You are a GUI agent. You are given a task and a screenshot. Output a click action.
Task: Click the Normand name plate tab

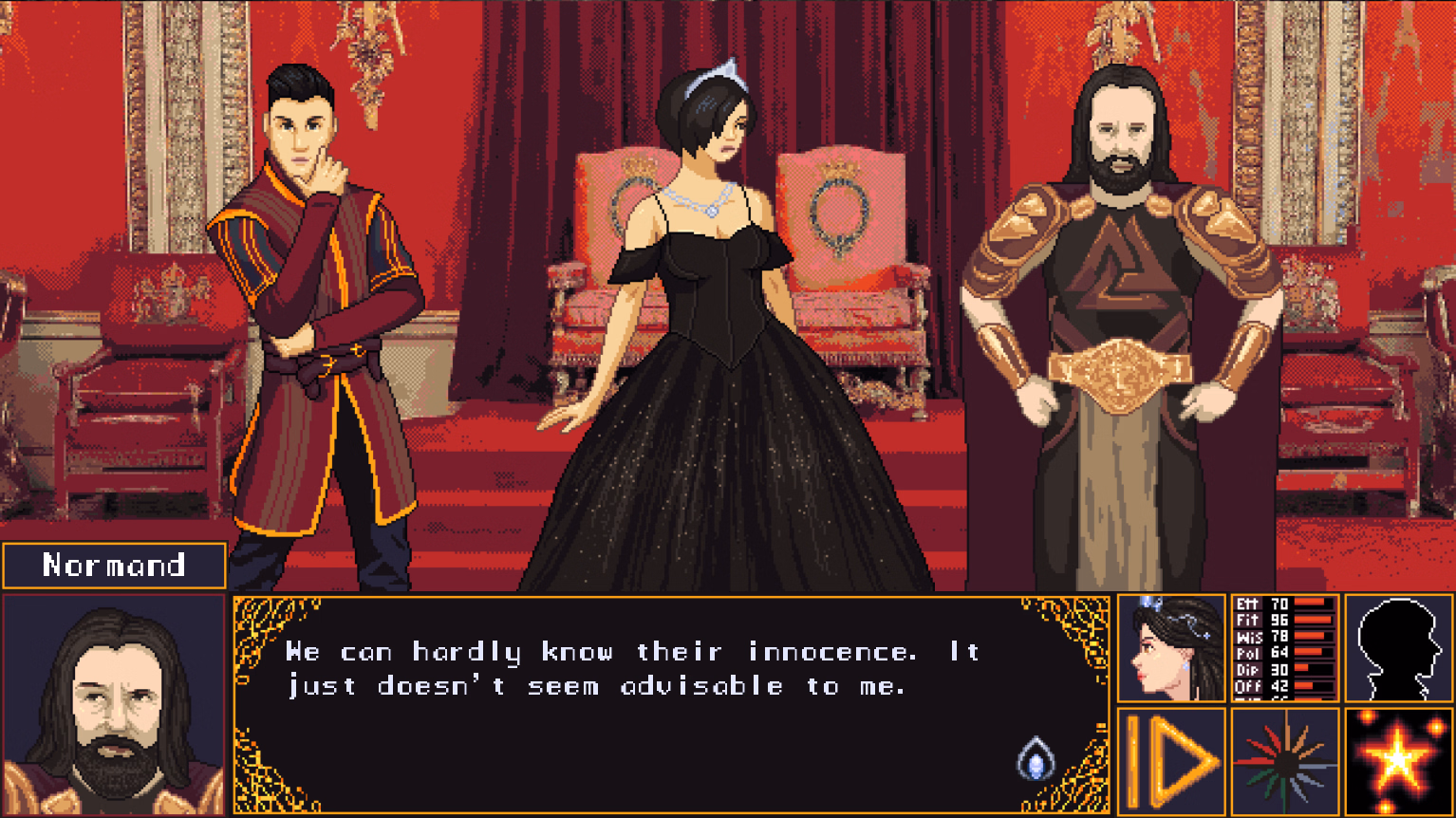click(x=113, y=565)
